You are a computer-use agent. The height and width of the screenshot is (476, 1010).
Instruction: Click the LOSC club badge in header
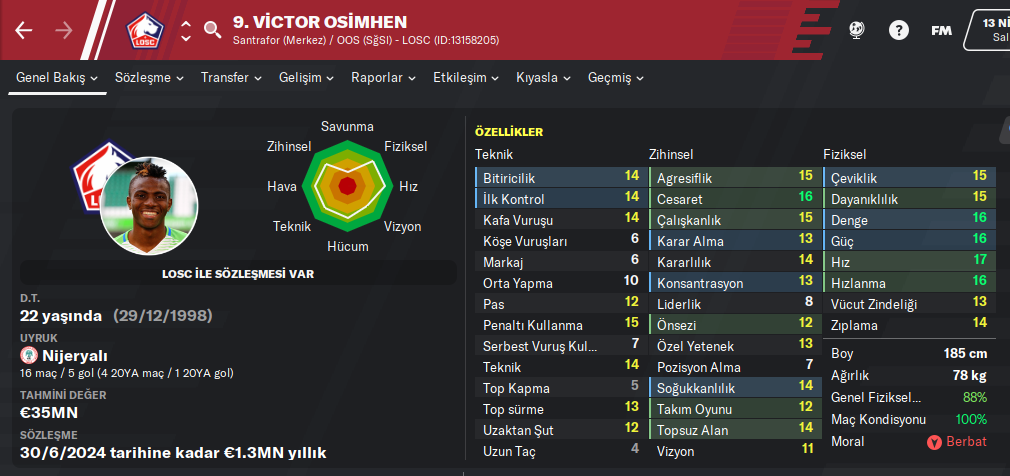pos(147,30)
